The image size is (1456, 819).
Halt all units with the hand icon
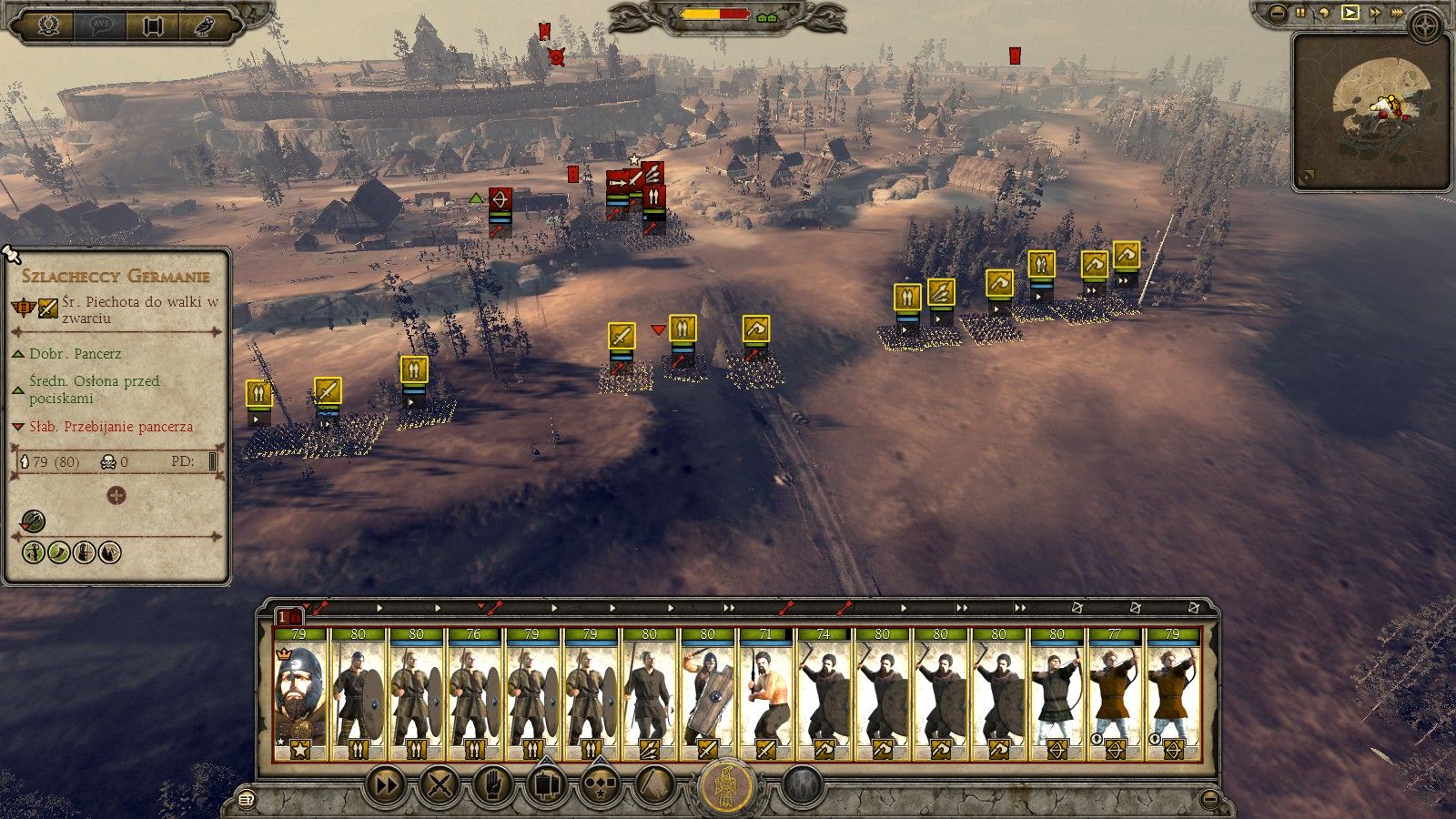coord(493,784)
